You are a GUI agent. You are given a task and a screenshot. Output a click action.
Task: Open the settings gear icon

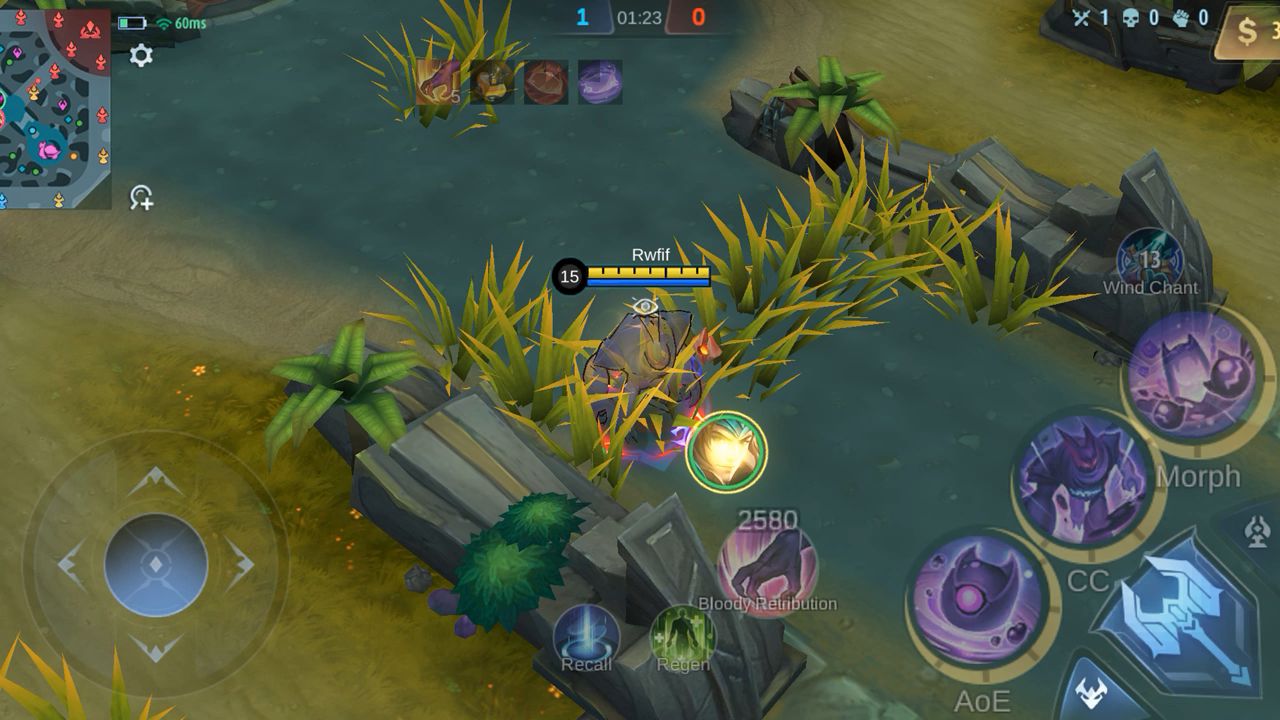point(141,56)
